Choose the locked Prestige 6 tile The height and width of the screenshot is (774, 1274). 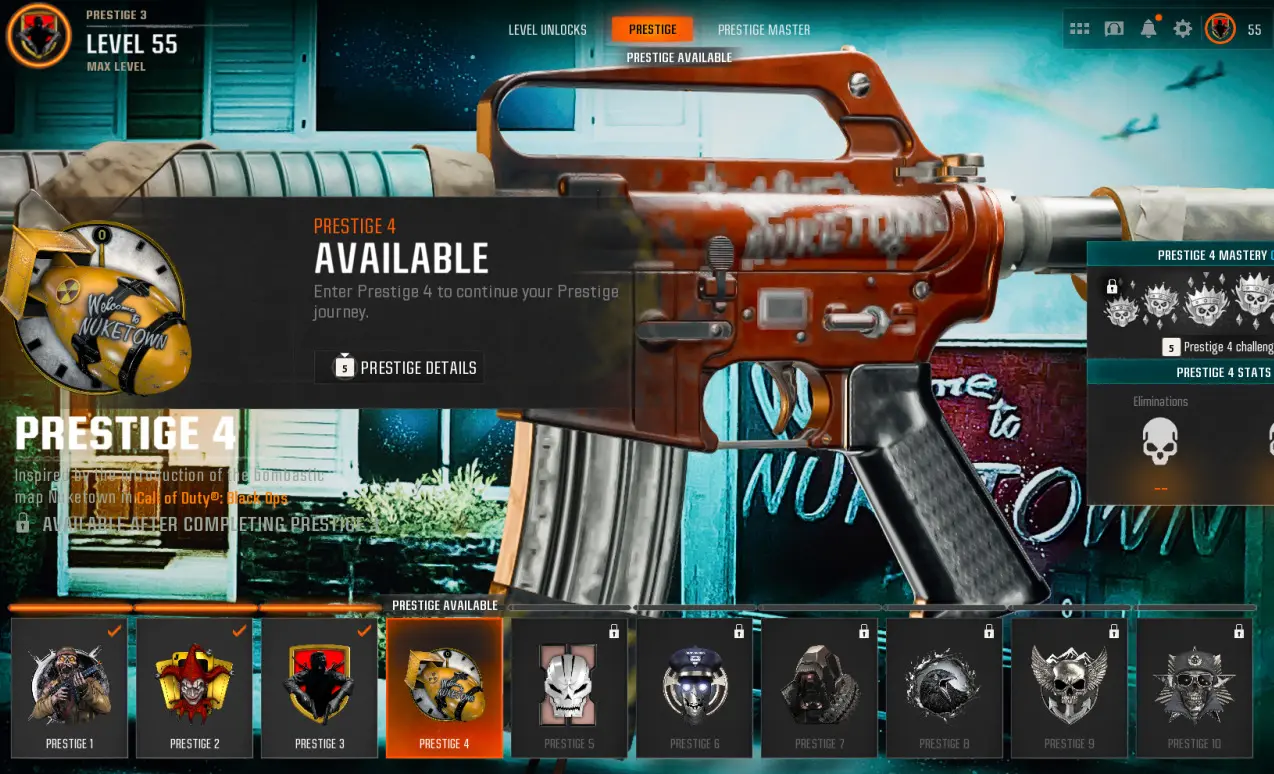(694, 688)
